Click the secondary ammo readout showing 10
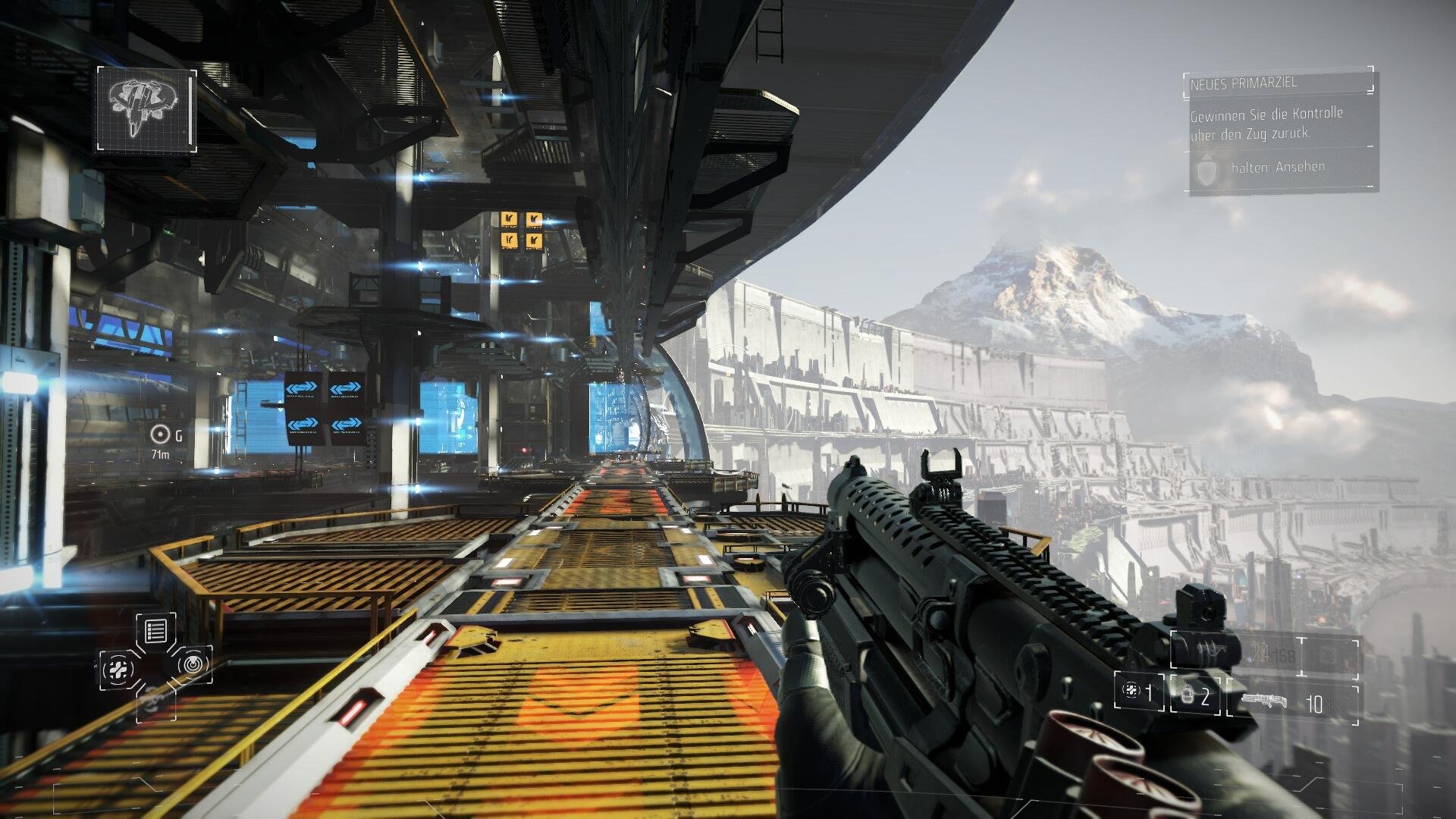Screen dimensions: 1456x819 tap(1315, 701)
